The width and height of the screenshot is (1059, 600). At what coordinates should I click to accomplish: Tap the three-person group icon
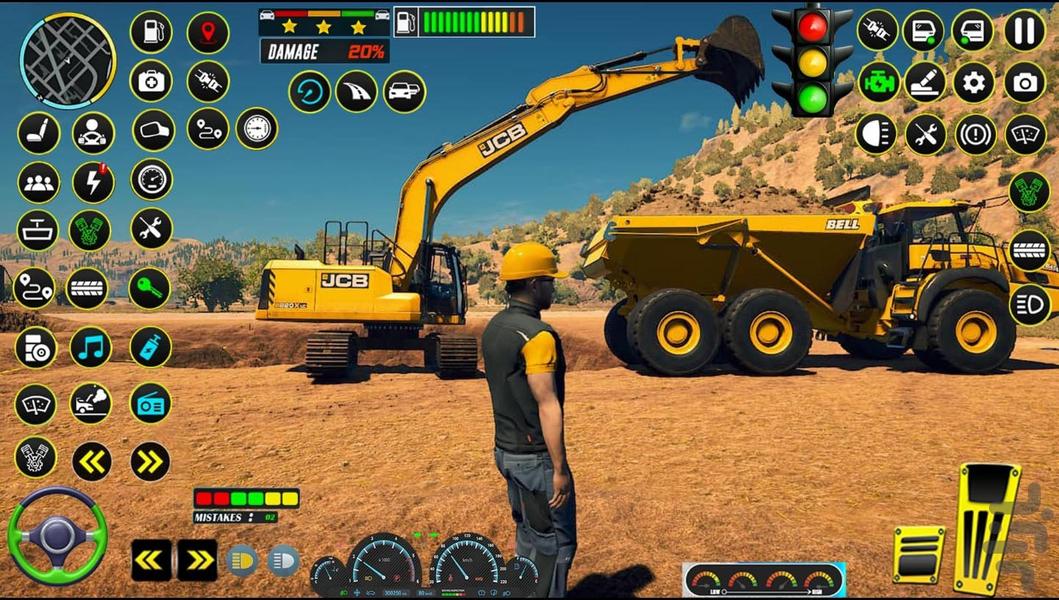pos(38,182)
